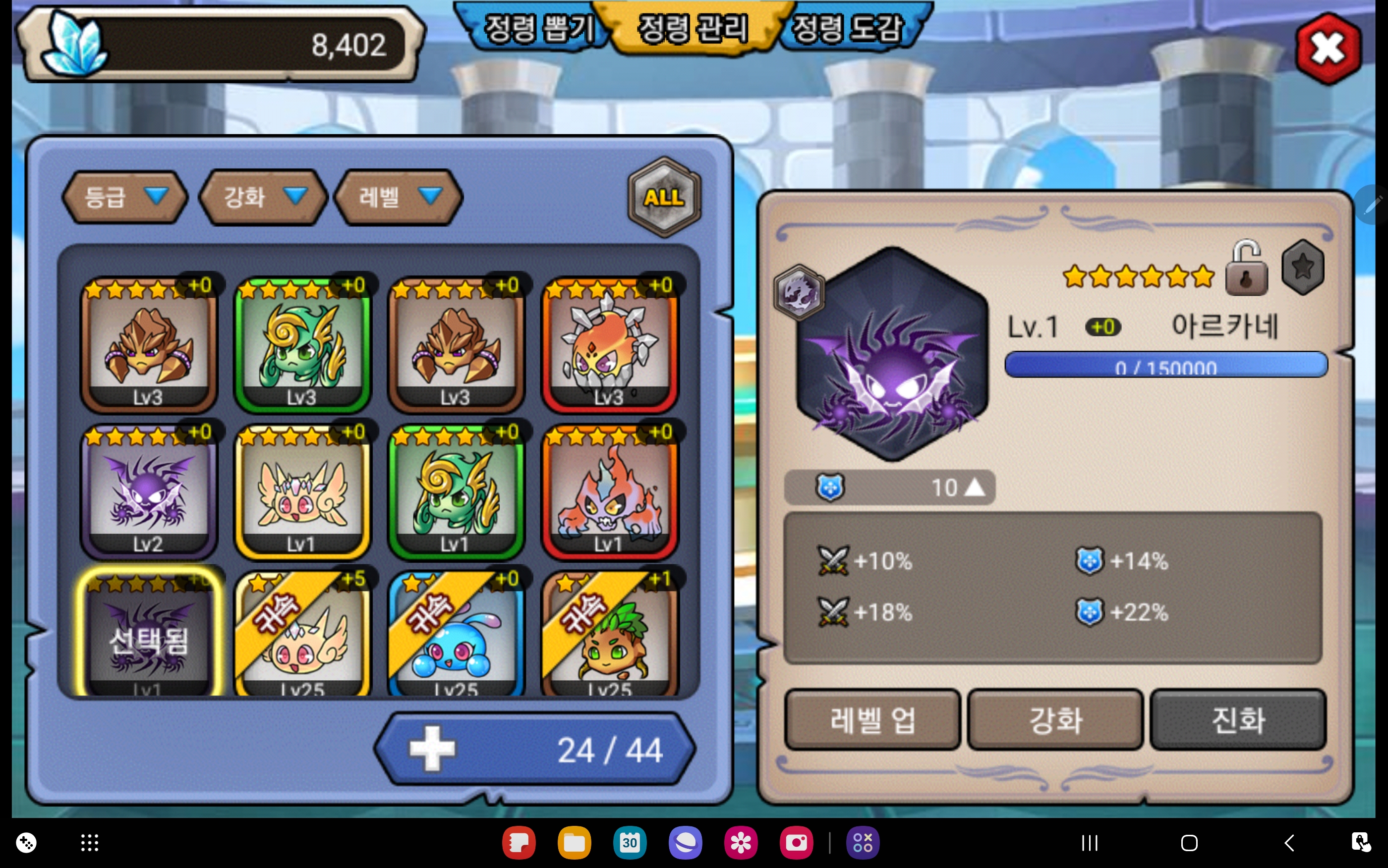Select the 정령 관리 tab

693,29
